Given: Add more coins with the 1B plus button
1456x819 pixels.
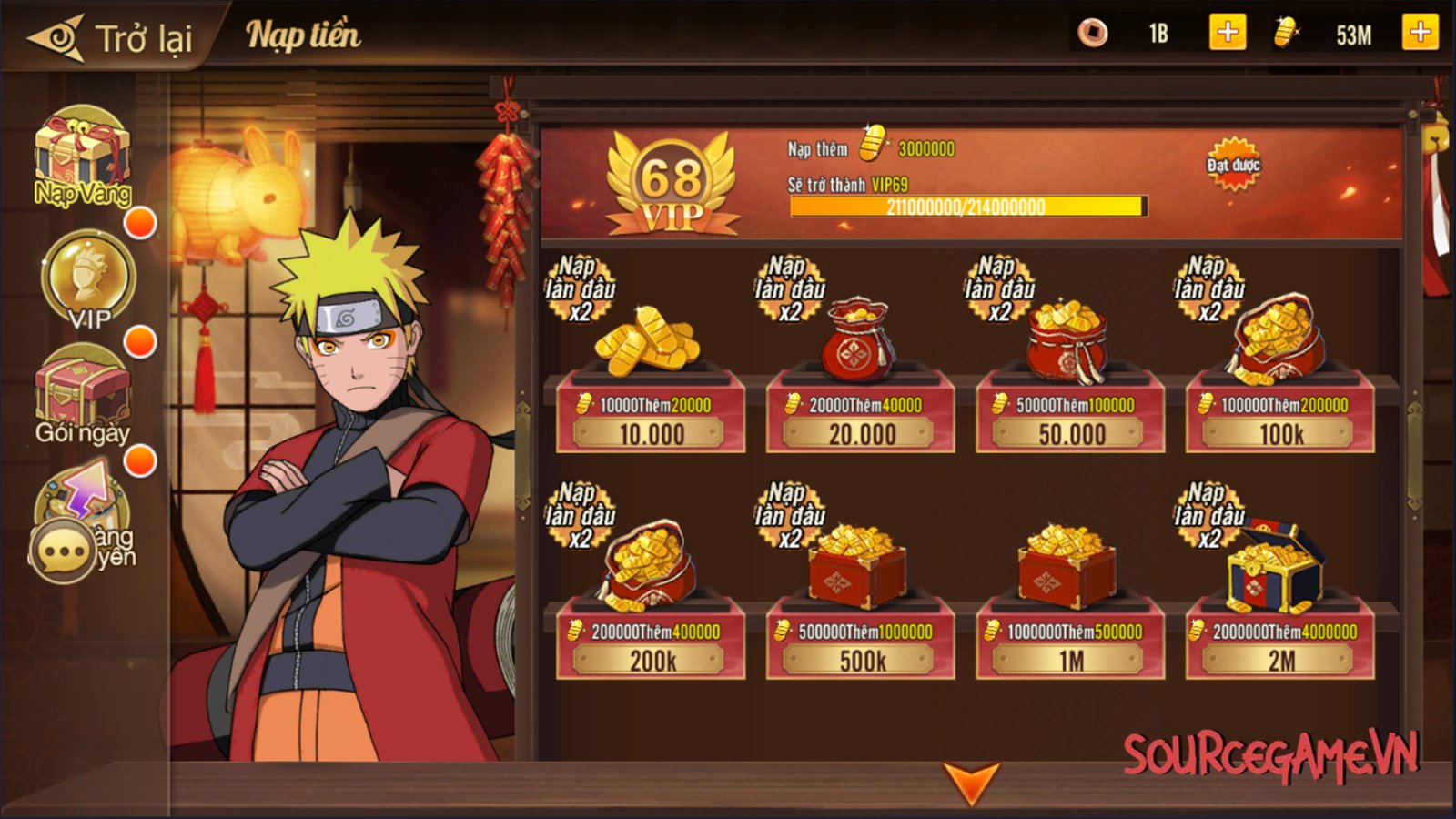Looking at the screenshot, I should pos(1227,34).
